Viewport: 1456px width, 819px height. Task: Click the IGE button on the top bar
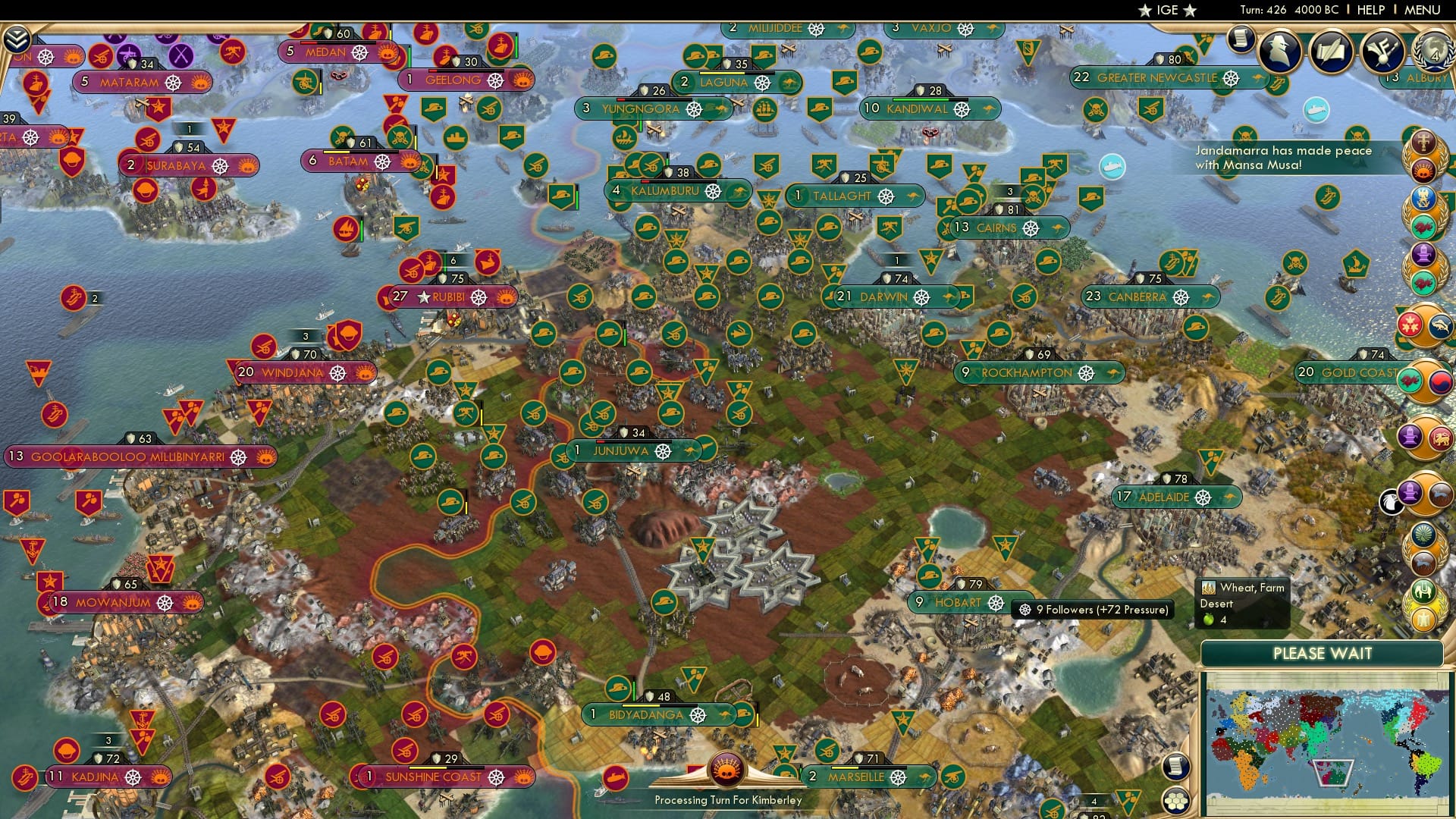(1168, 10)
